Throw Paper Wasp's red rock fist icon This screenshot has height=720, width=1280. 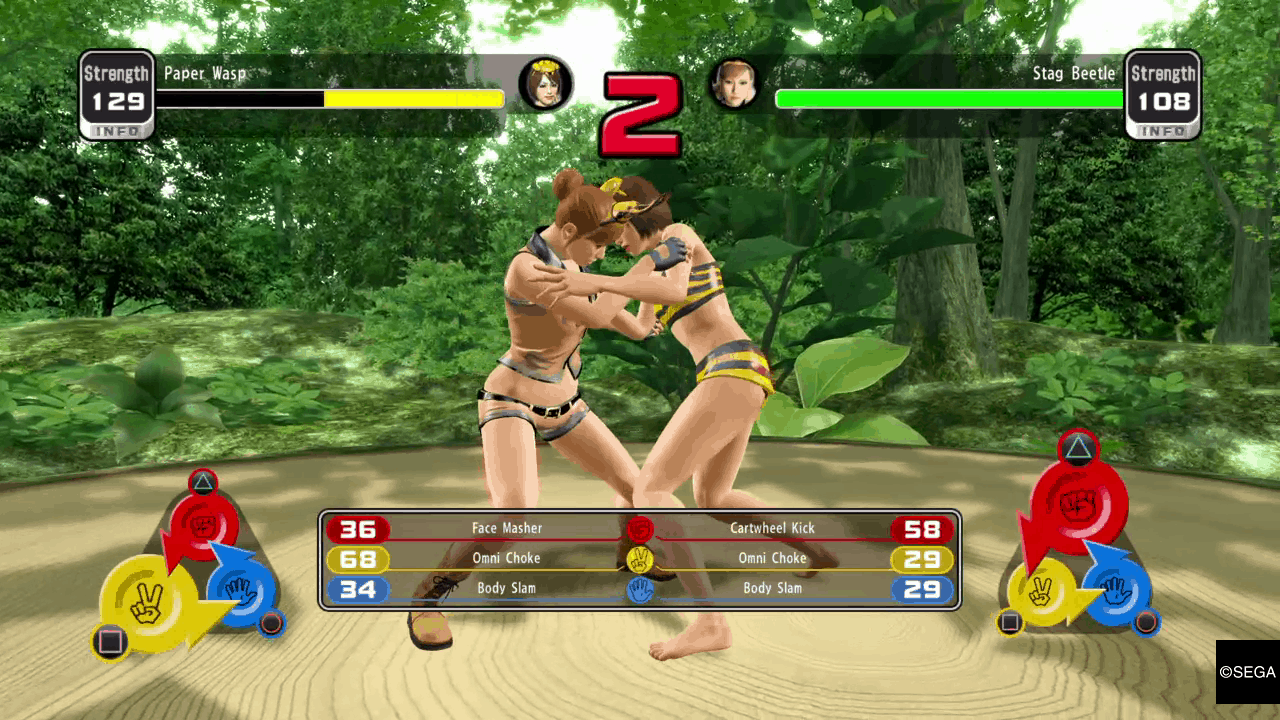click(204, 523)
